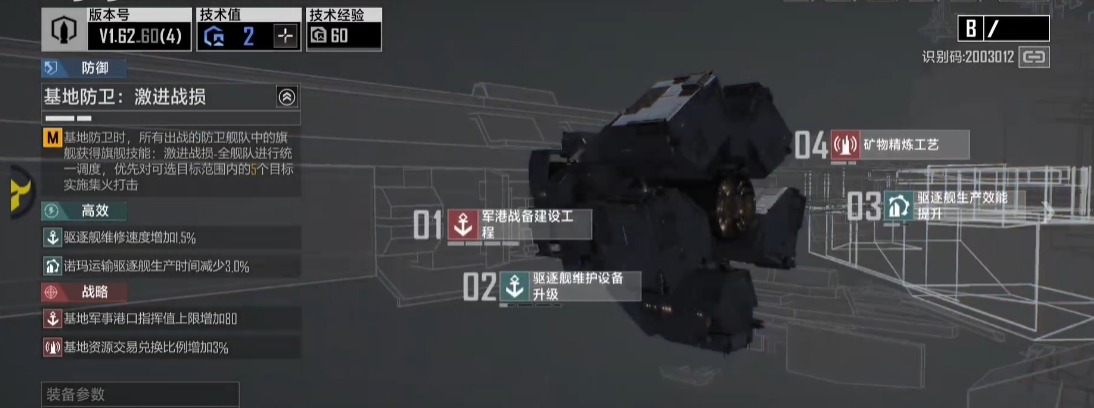
Task: Expand the yellow arrow tab on the left edge
Action: click(x=17, y=188)
